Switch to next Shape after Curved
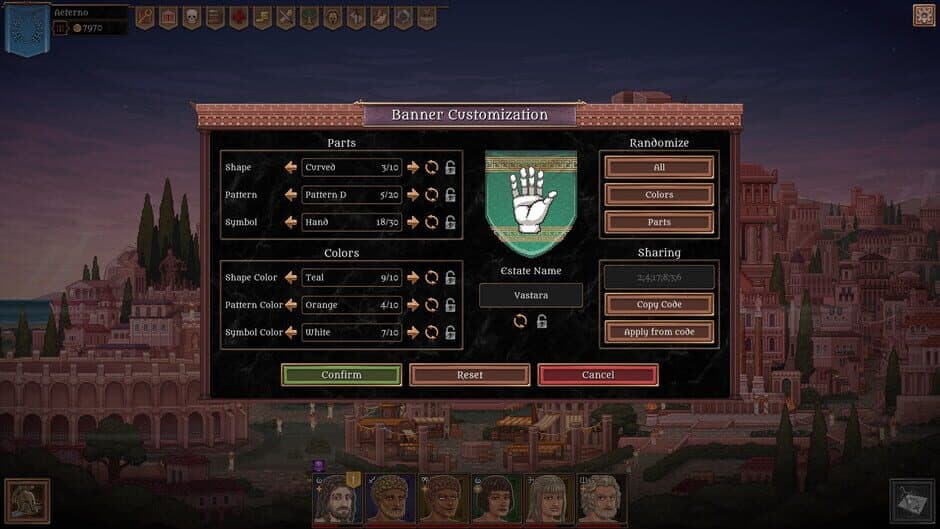Image resolution: width=940 pixels, height=529 pixels. [x=413, y=167]
